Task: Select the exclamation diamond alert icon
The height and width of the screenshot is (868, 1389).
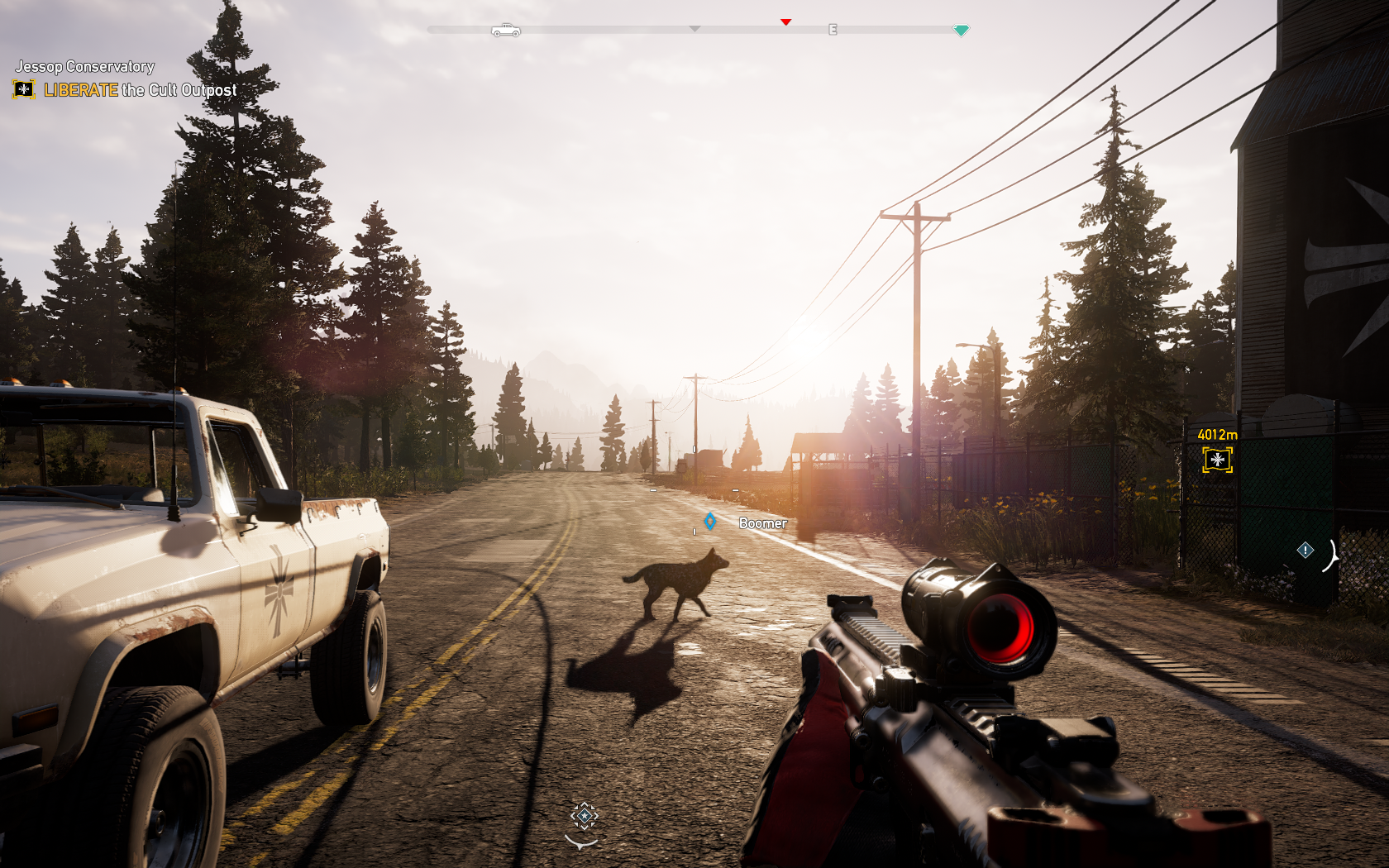Action: (x=1305, y=550)
